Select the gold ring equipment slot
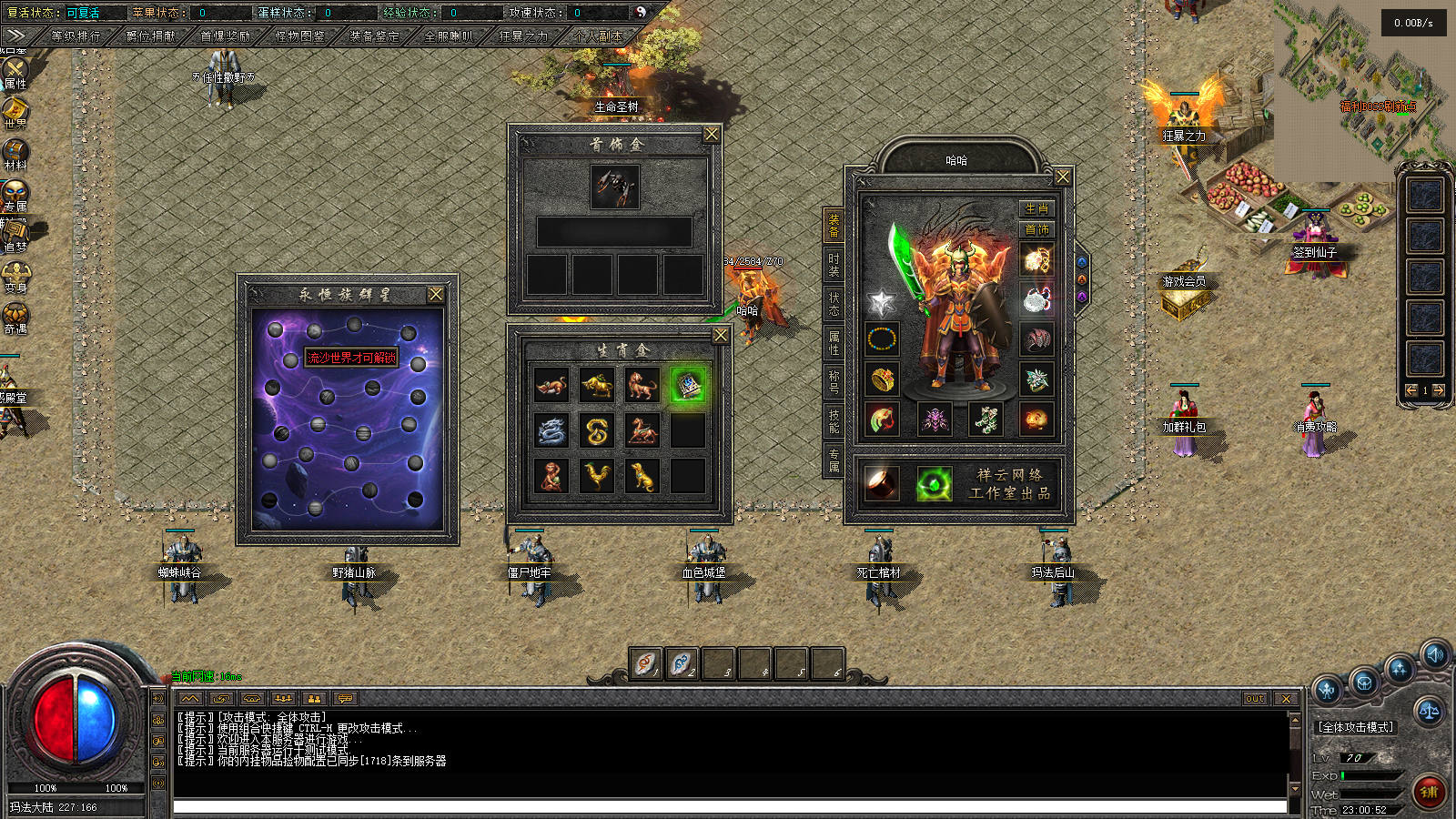 (882, 379)
